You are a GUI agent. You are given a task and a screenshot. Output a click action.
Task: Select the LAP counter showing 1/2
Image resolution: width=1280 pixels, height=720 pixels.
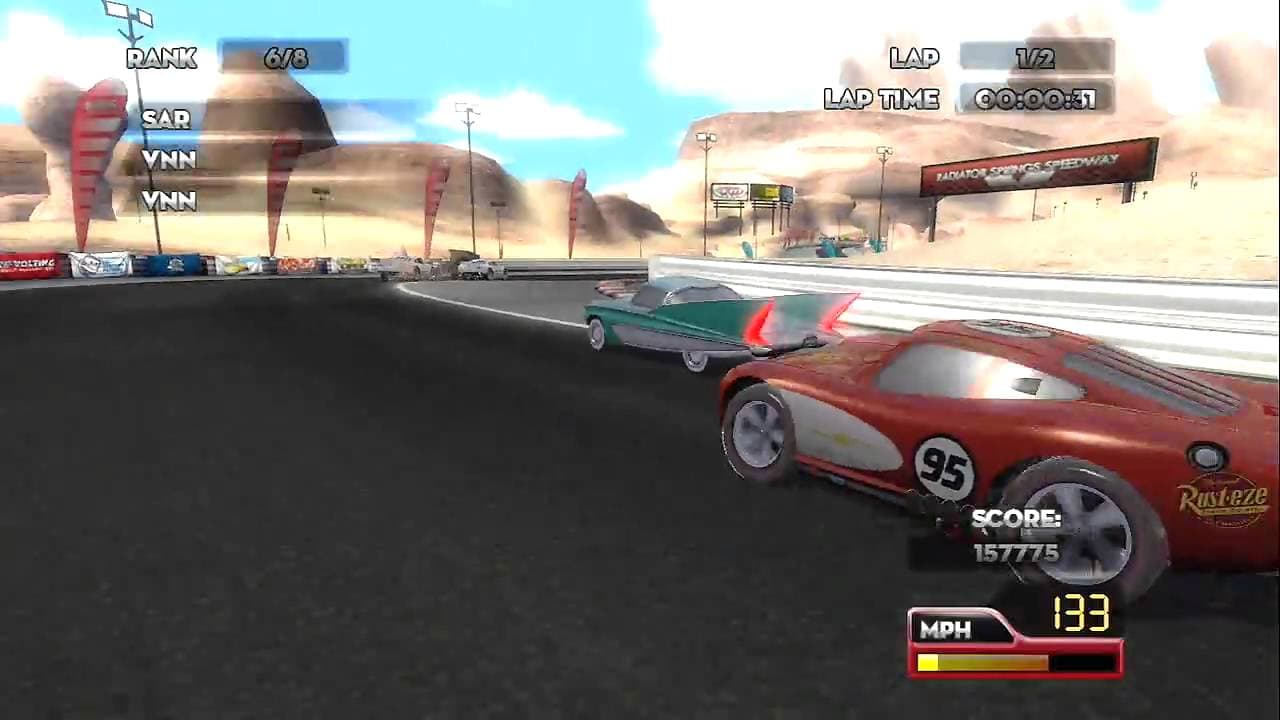(1037, 58)
